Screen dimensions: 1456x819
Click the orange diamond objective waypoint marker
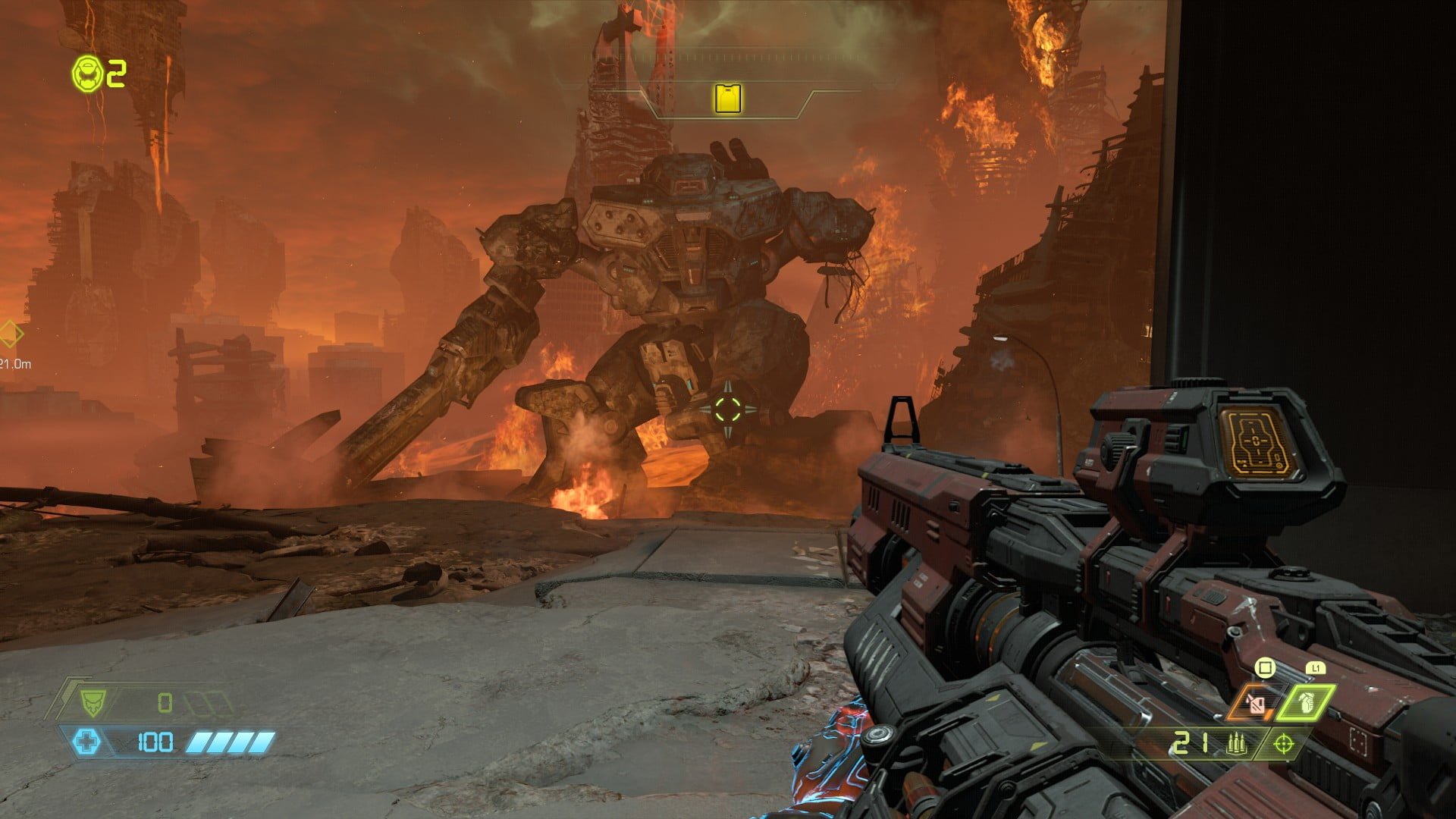point(9,334)
